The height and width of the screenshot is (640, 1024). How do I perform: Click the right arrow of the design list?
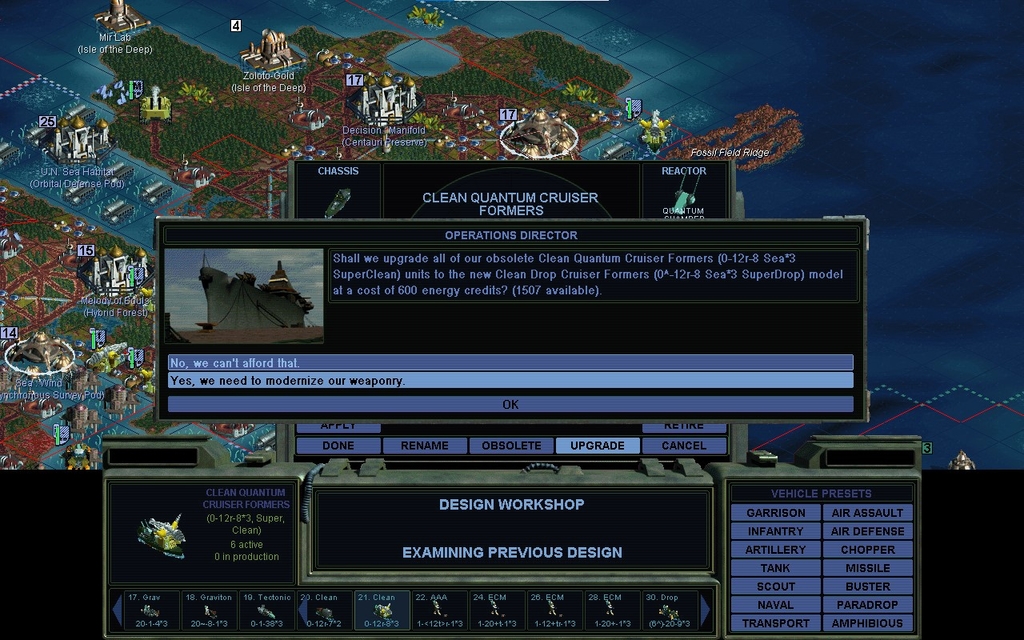tap(706, 610)
